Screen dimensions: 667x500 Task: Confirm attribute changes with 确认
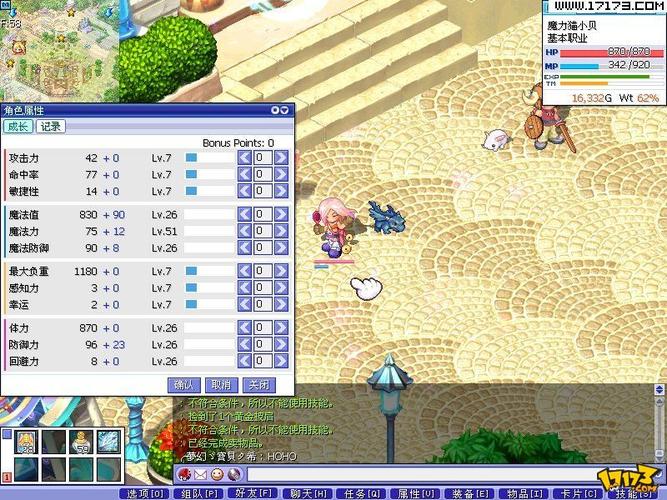pos(184,384)
